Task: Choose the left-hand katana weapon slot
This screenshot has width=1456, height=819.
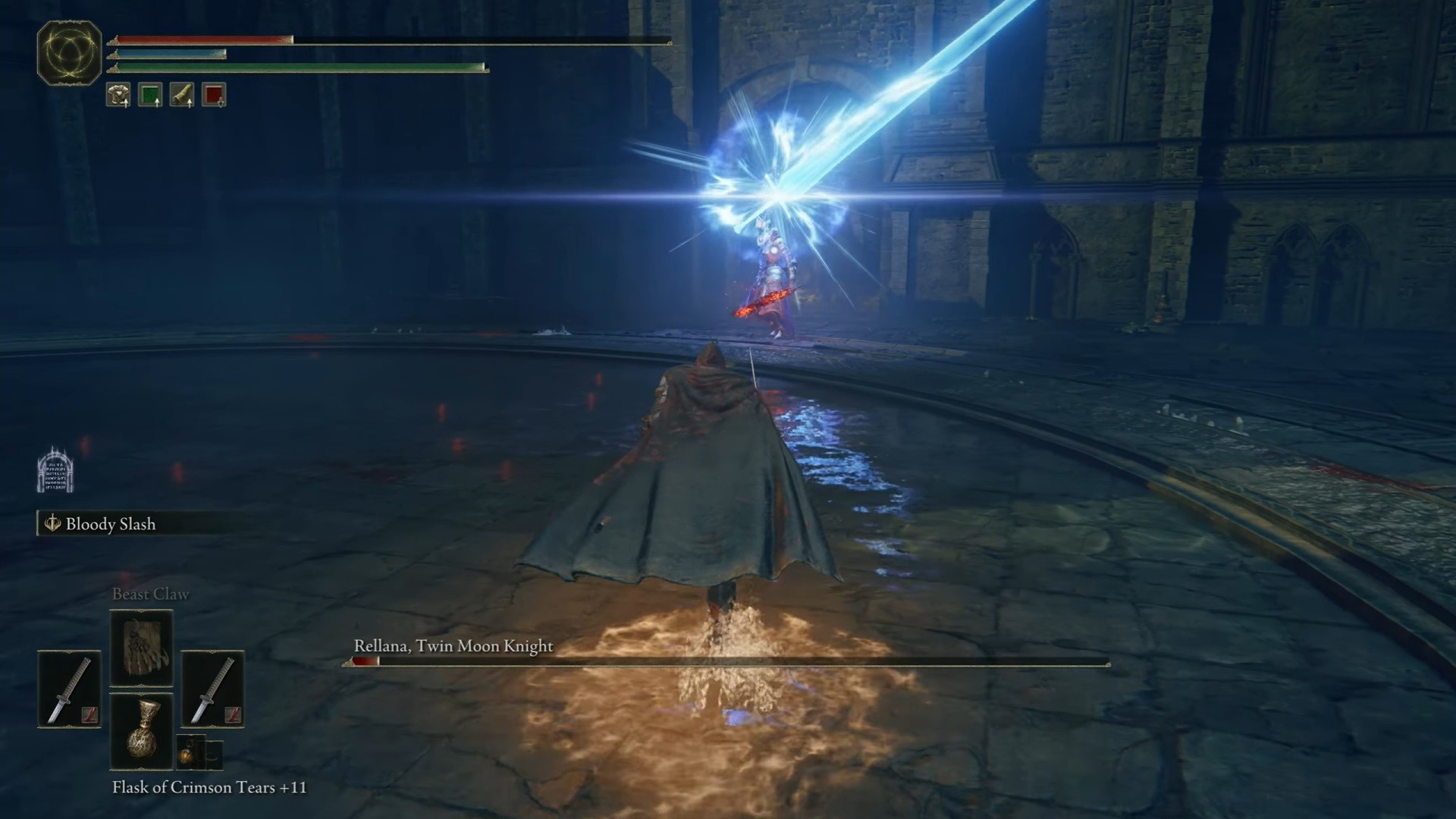Action: [x=70, y=690]
